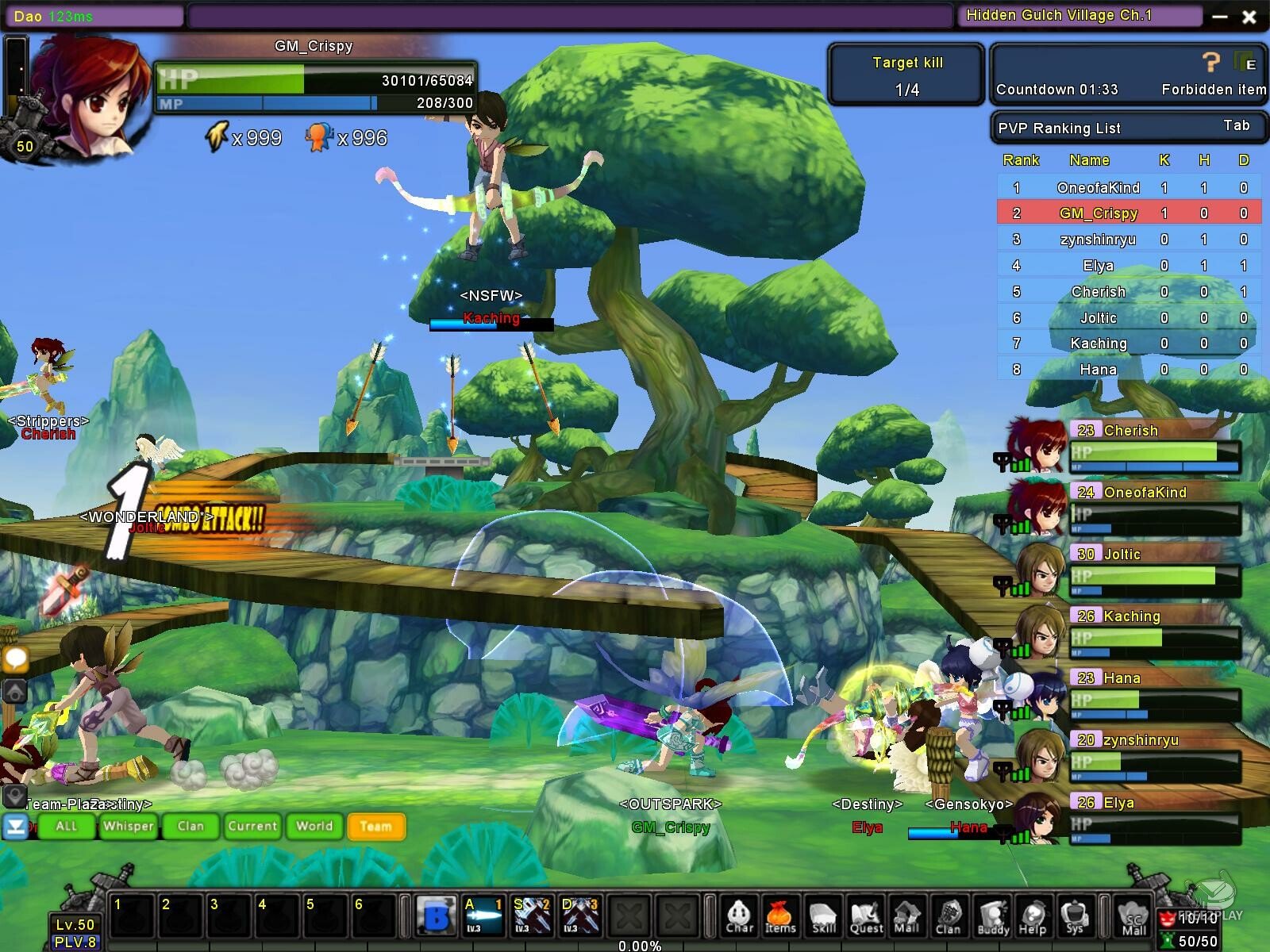Click the question mark help icon
Image resolution: width=1270 pixels, height=952 pixels.
pyautogui.click(x=1210, y=63)
